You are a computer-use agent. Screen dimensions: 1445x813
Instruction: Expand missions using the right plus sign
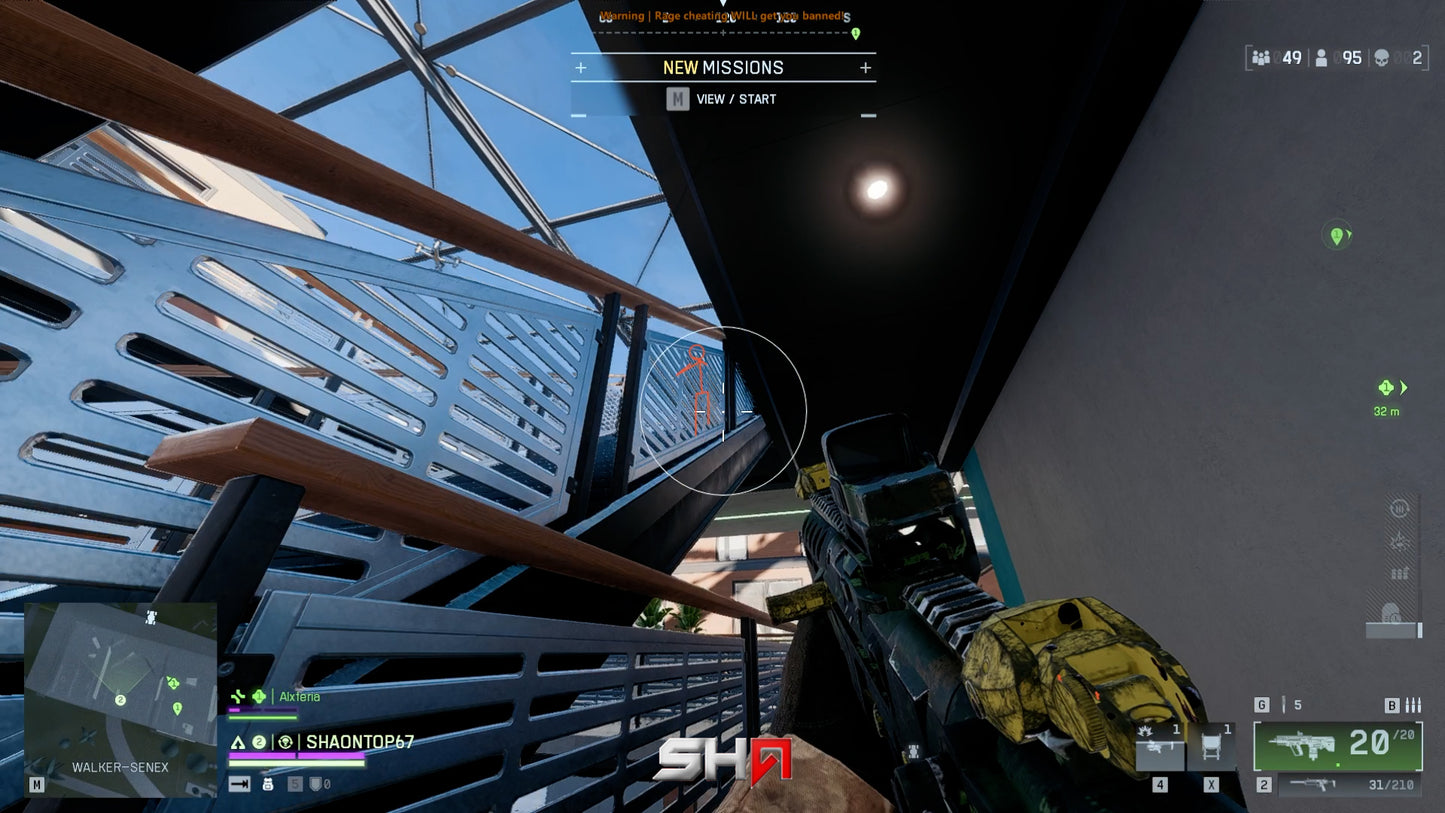(864, 68)
